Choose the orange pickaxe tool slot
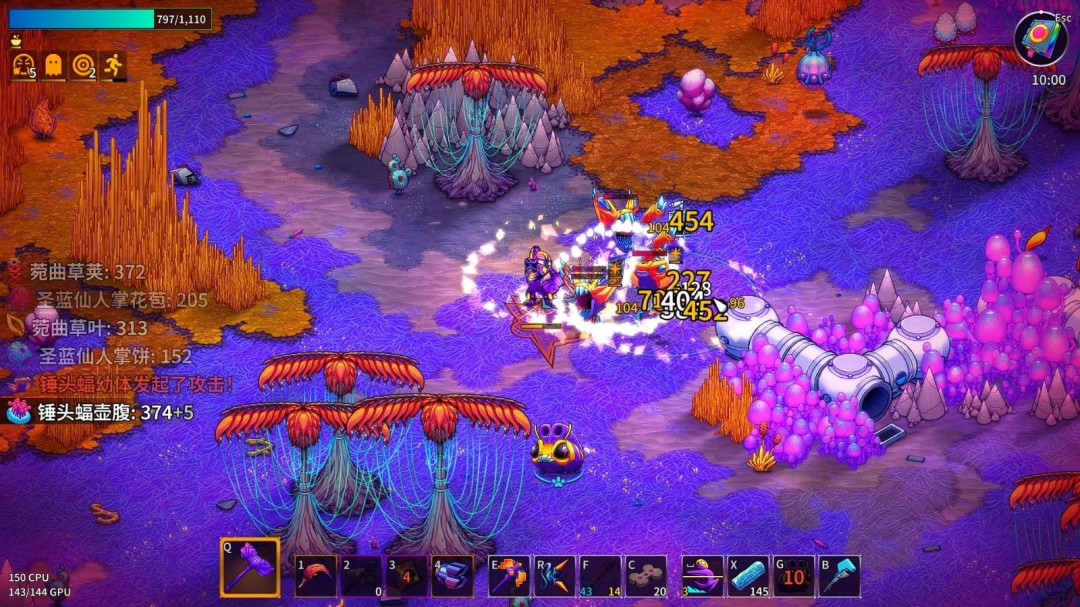1080x607 pixels. point(509,577)
